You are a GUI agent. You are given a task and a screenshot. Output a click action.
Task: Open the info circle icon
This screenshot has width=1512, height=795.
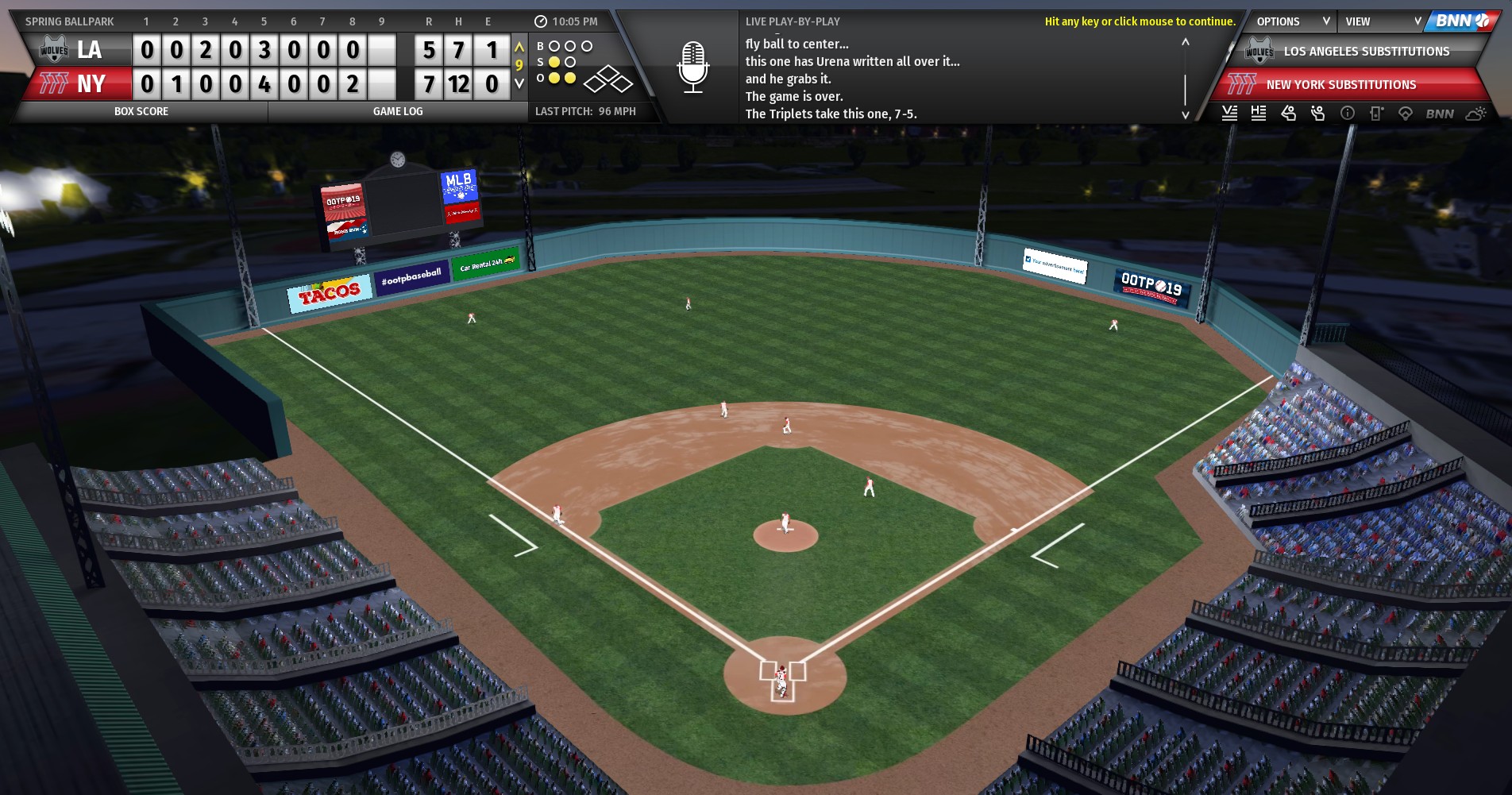(x=1348, y=114)
